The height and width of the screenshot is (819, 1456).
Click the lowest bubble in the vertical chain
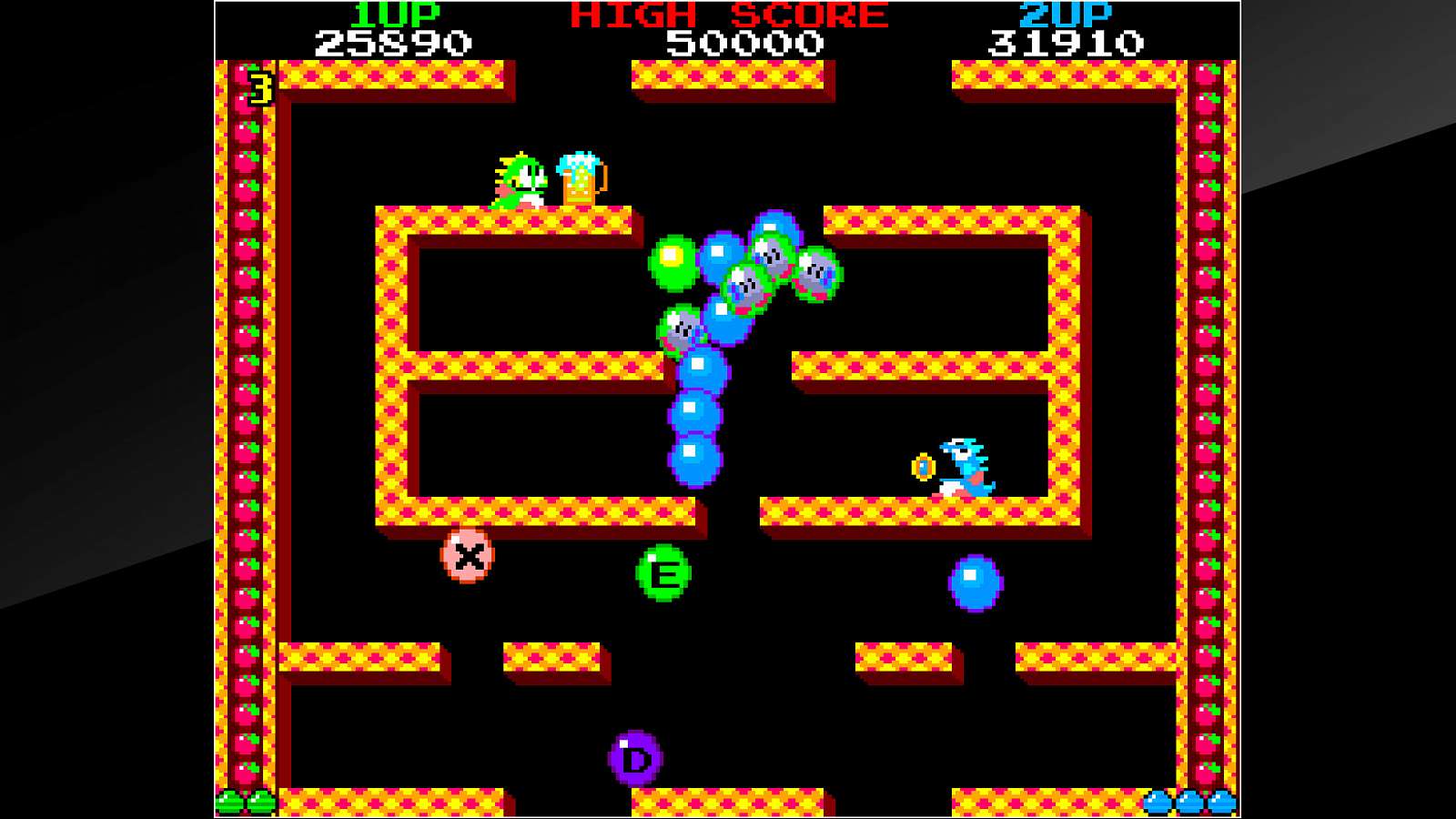(695, 462)
